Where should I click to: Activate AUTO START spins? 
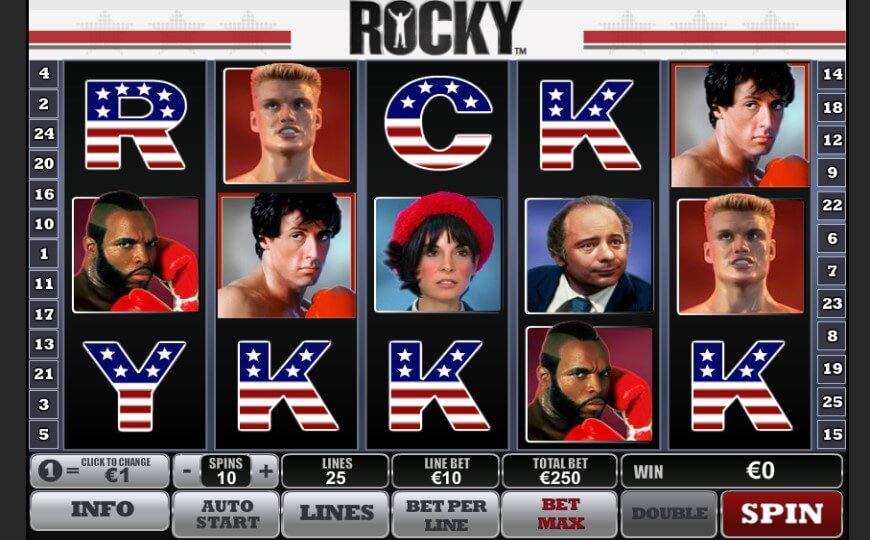225,513
